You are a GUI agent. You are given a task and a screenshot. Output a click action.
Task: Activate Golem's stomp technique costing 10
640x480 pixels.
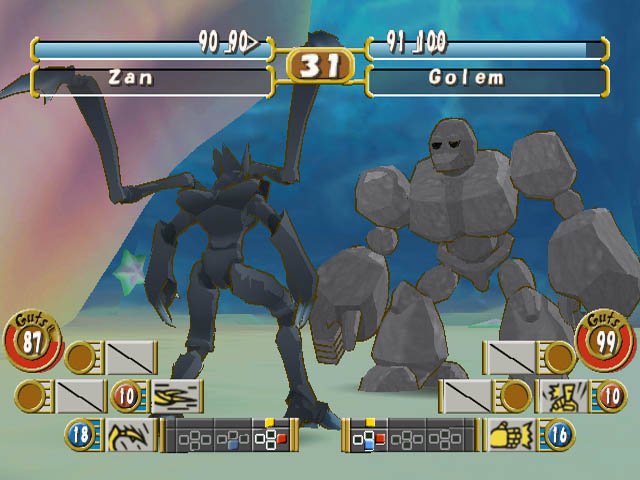click(x=558, y=396)
